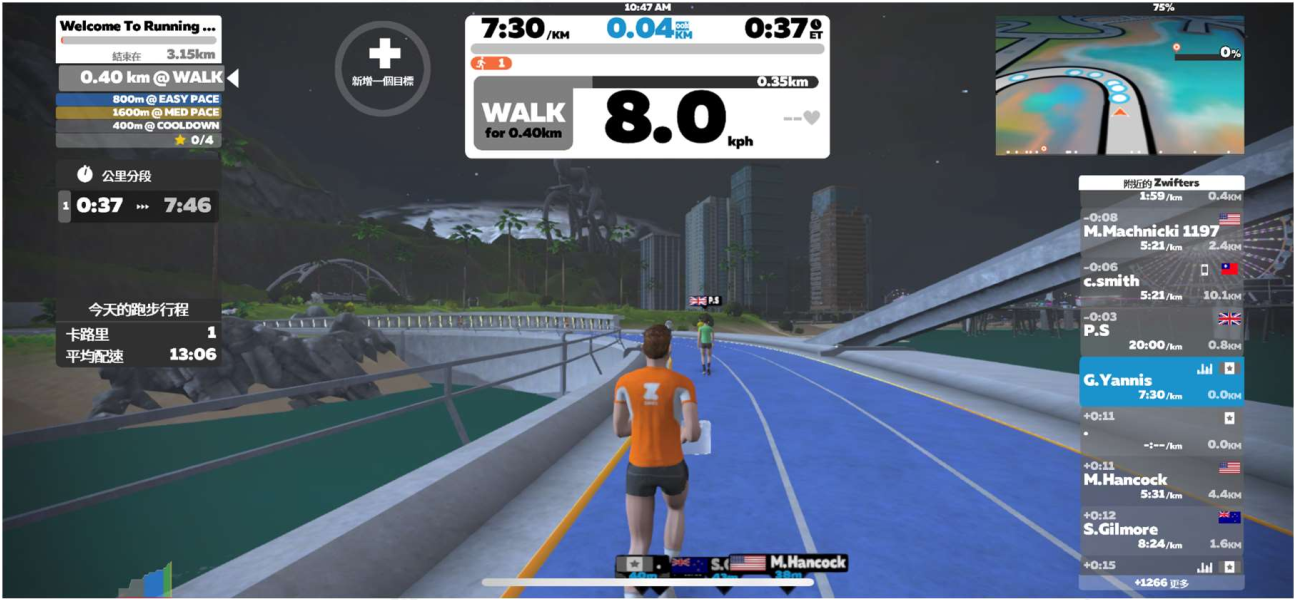Pick M.Hancock in the nearby Zwifters list
Screen dimensions: 1294x600
pyautogui.click(x=1161, y=480)
